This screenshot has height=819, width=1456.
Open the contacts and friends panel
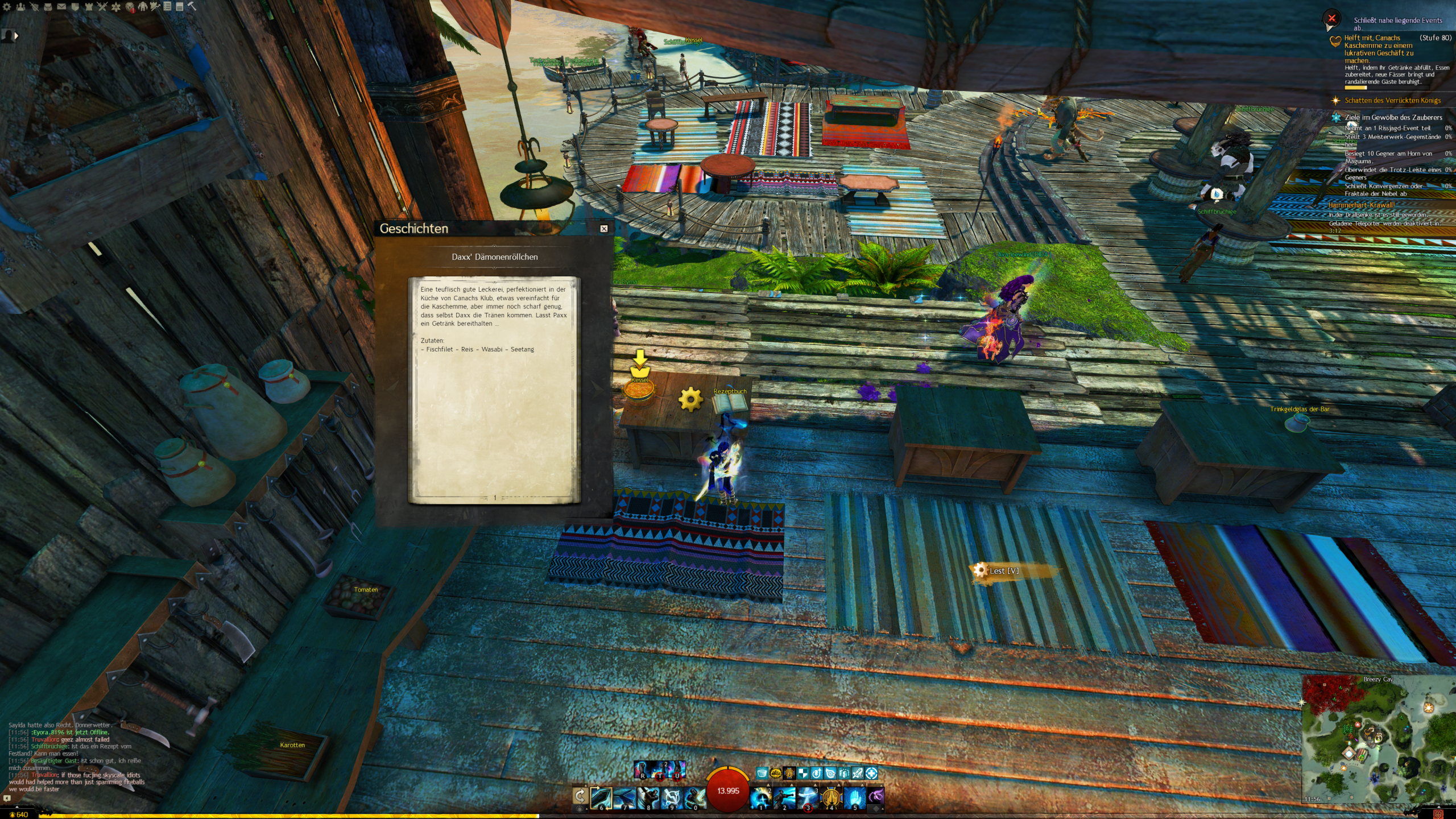point(20,7)
